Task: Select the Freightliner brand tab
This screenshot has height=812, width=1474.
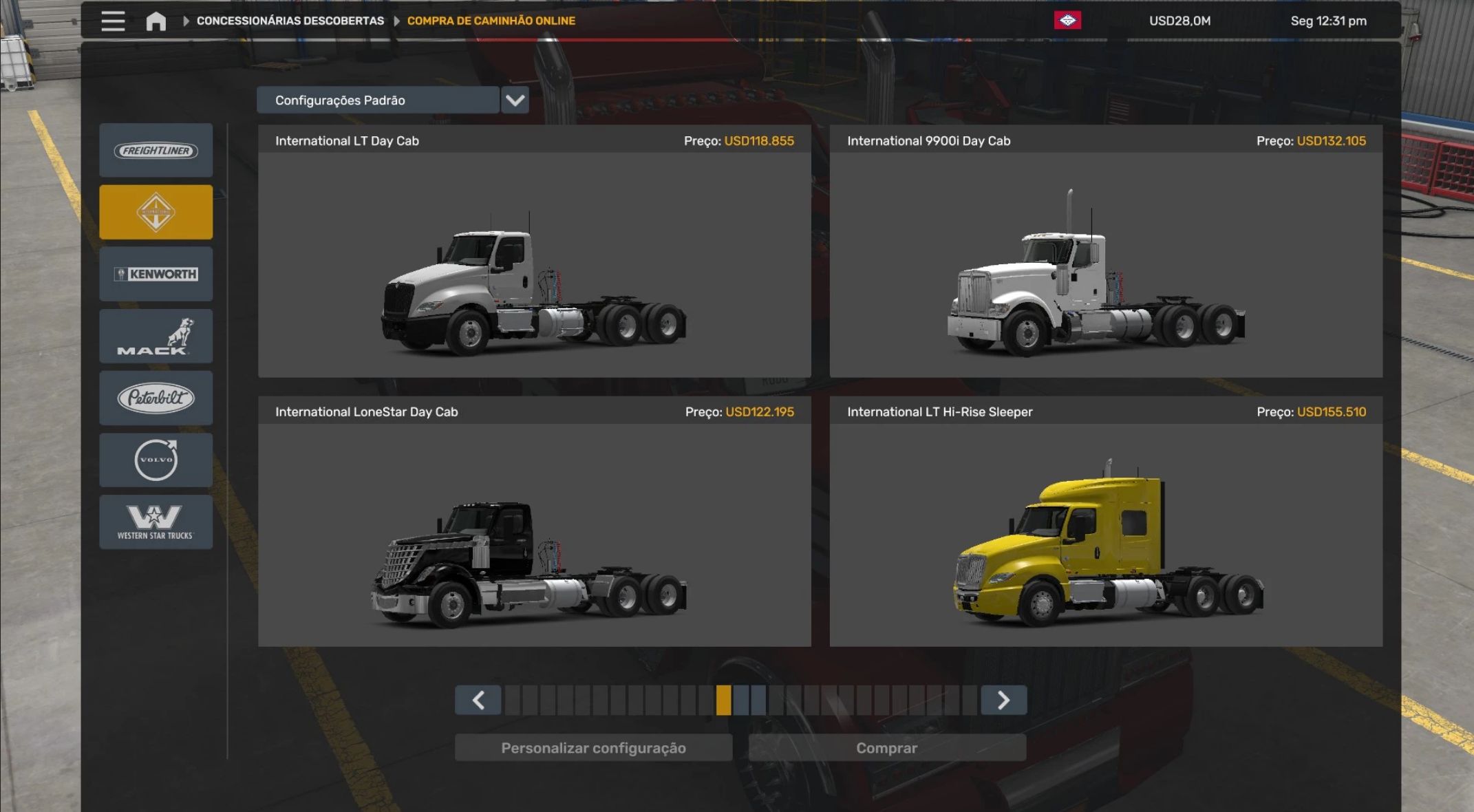Action: tap(156, 151)
